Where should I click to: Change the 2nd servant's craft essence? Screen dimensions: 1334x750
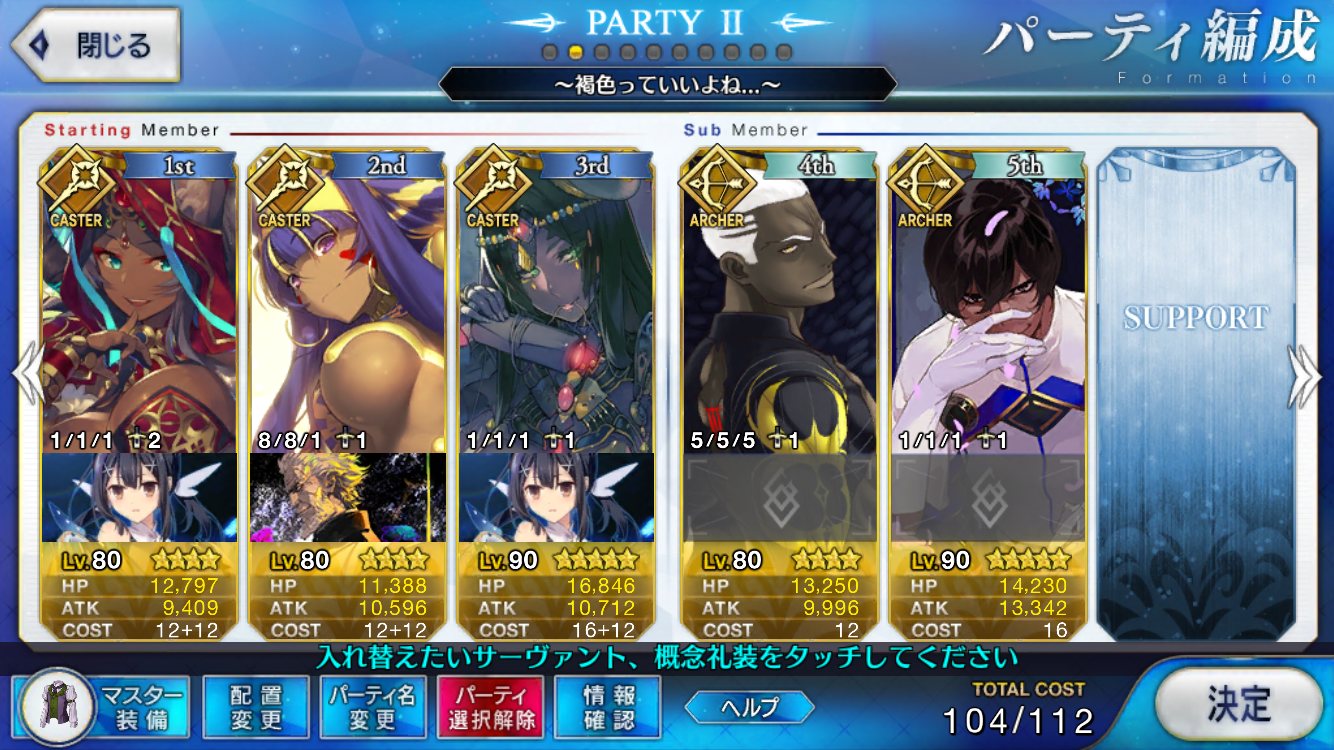pos(347,497)
